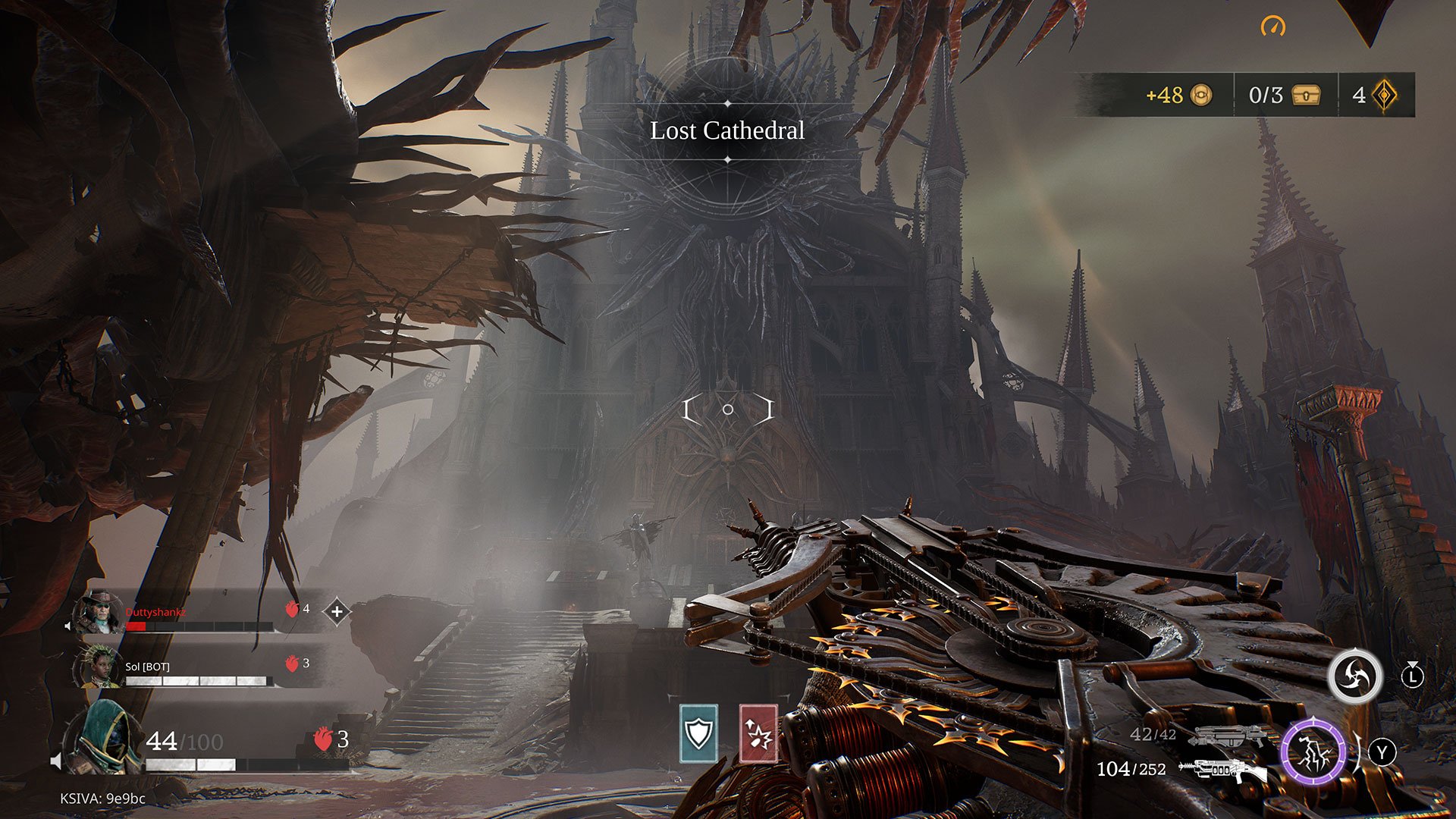Viewport: 1456px width, 819px height.
Task: Click the orange speedometer indicator icon
Action: pos(1273,27)
